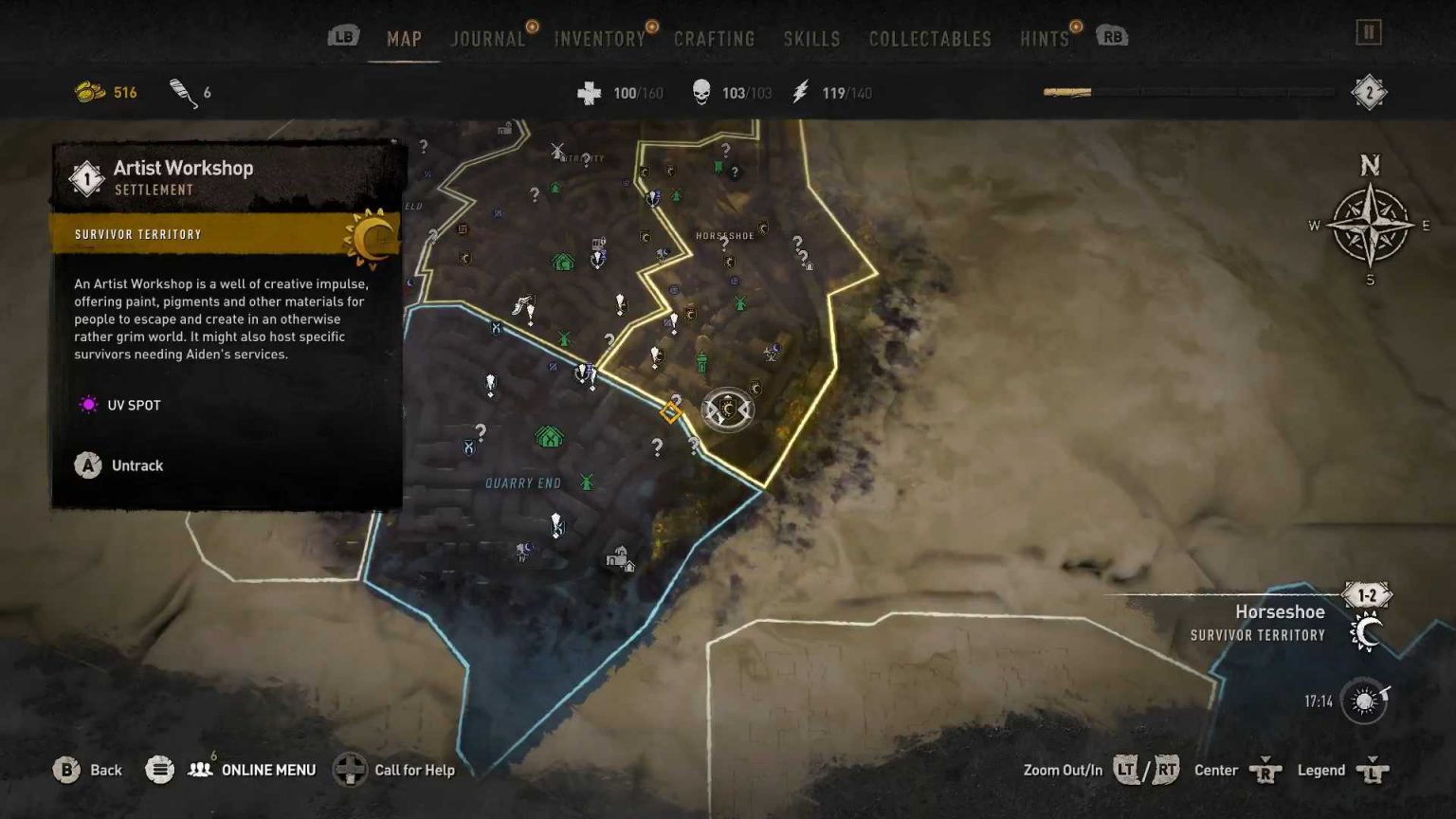Untrack the Artist Workshop quest
Image resolution: width=1456 pixels, height=819 pixels.
pos(88,465)
